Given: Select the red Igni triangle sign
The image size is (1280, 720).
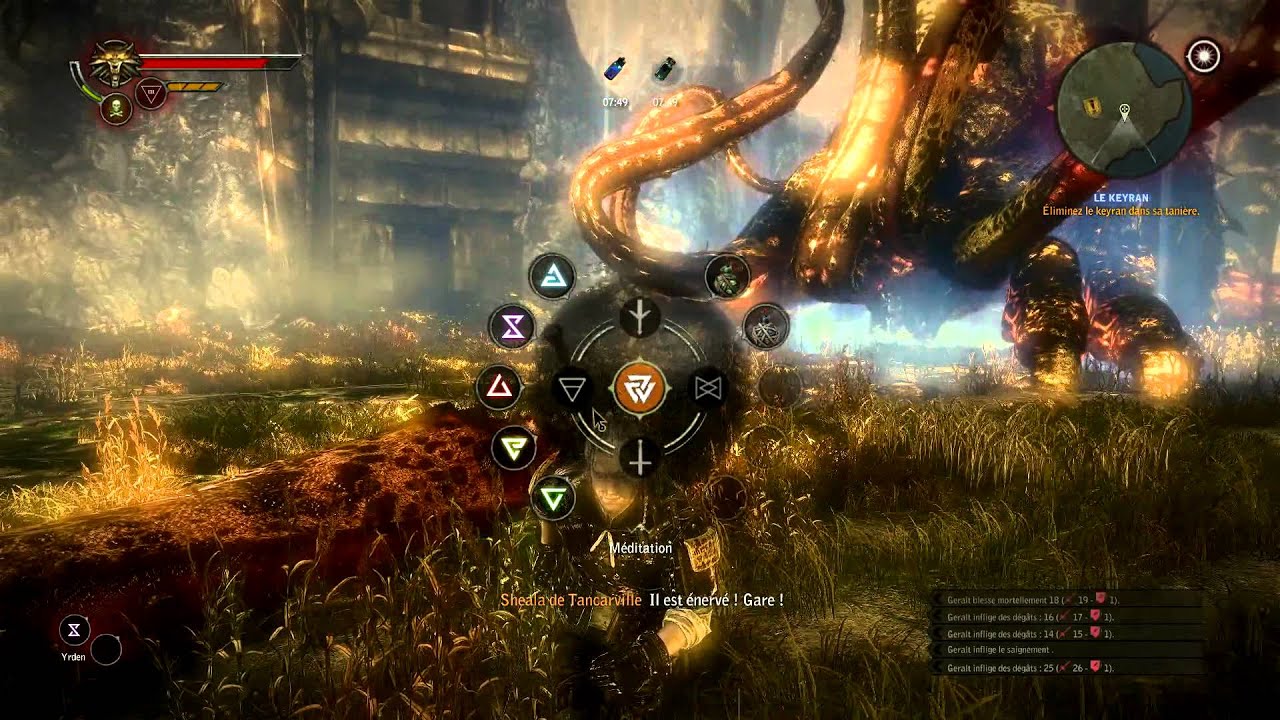Looking at the screenshot, I should pos(499,388).
